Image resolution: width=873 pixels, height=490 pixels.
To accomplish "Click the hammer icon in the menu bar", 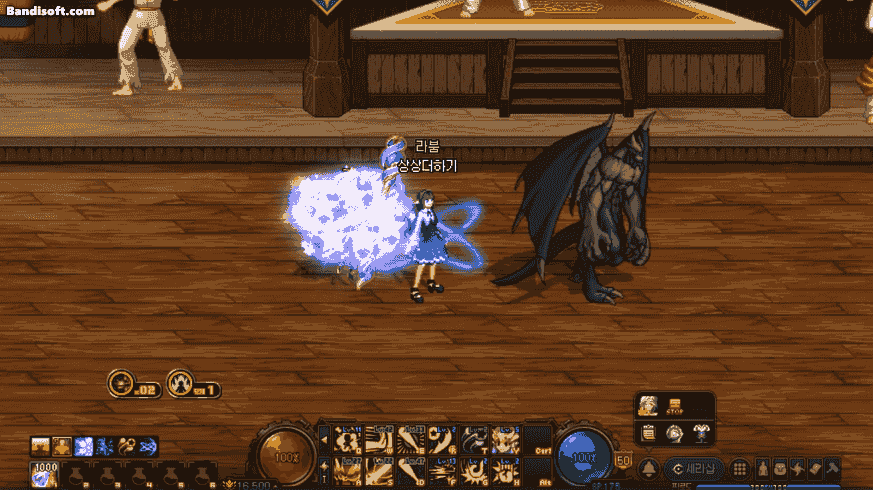I will coord(831,468).
